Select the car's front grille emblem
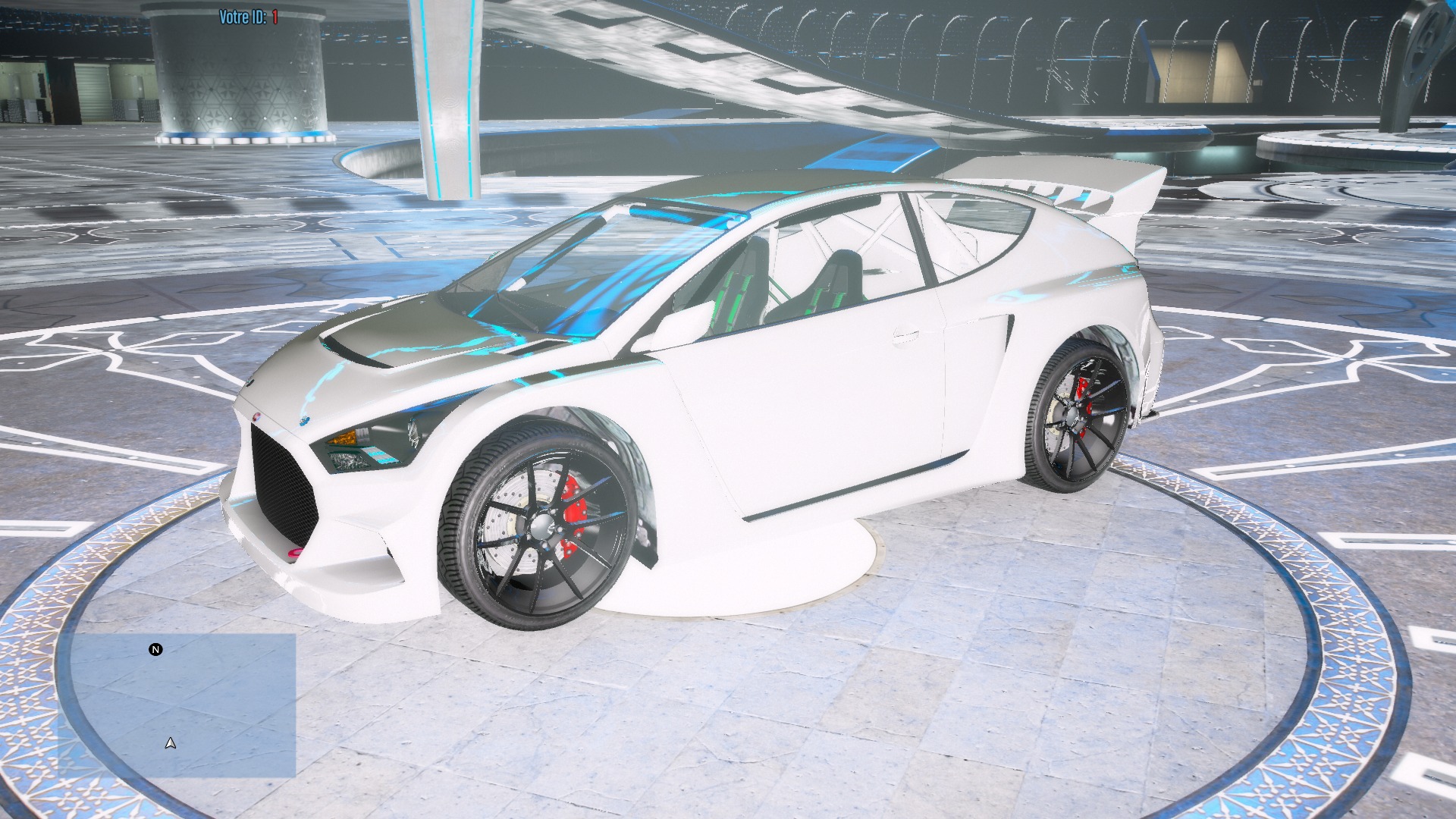The width and height of the screenshot is (1456, 819). pos(257,418)
